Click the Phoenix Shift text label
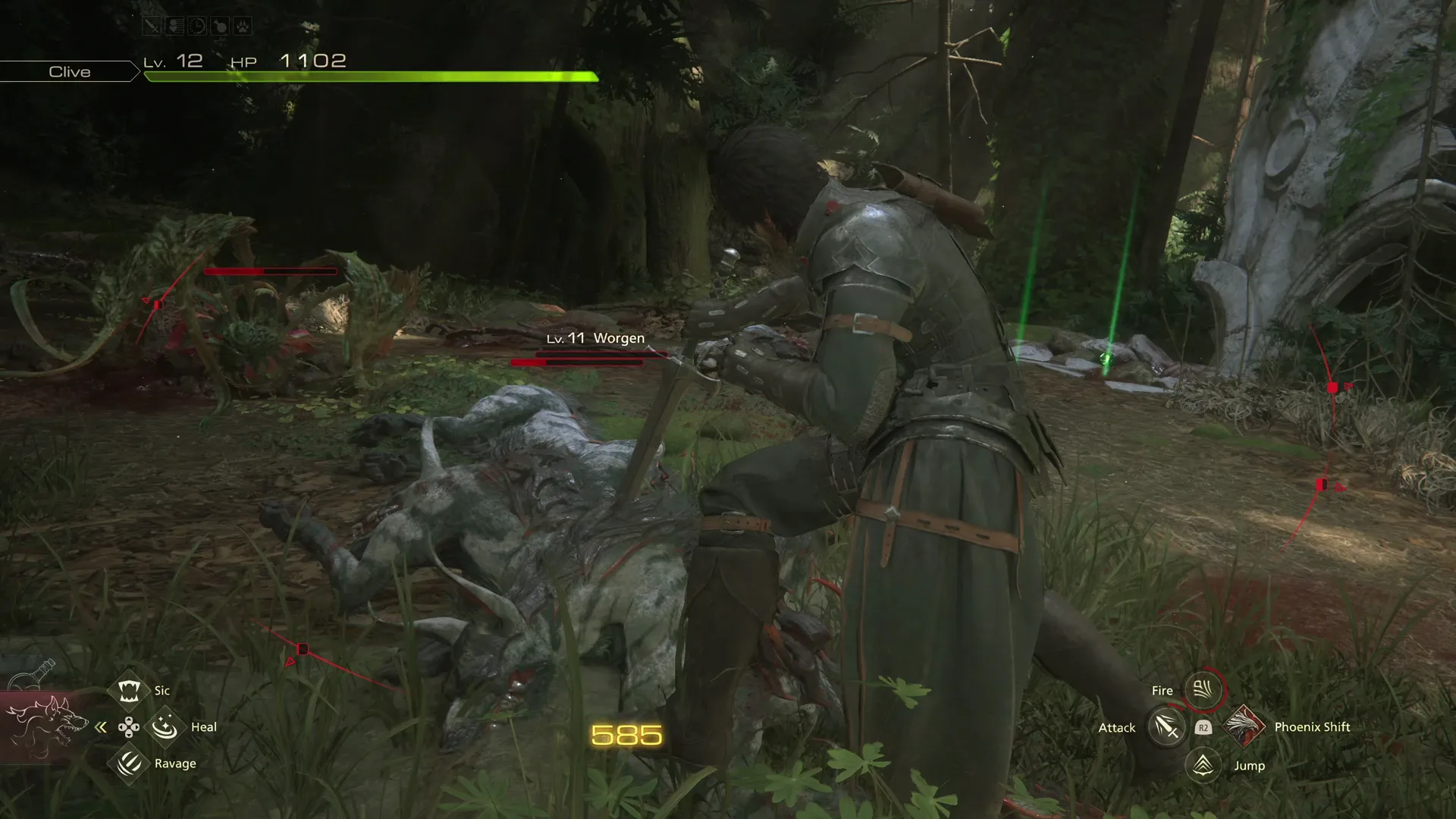1456x819 pixels. pos(1314,726)
